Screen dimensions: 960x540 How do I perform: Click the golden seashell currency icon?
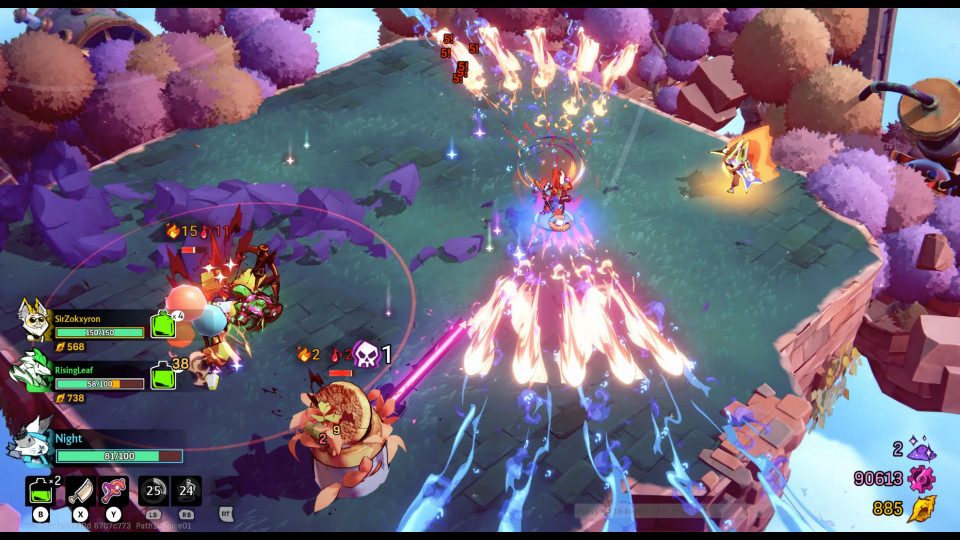coord(920,508)
